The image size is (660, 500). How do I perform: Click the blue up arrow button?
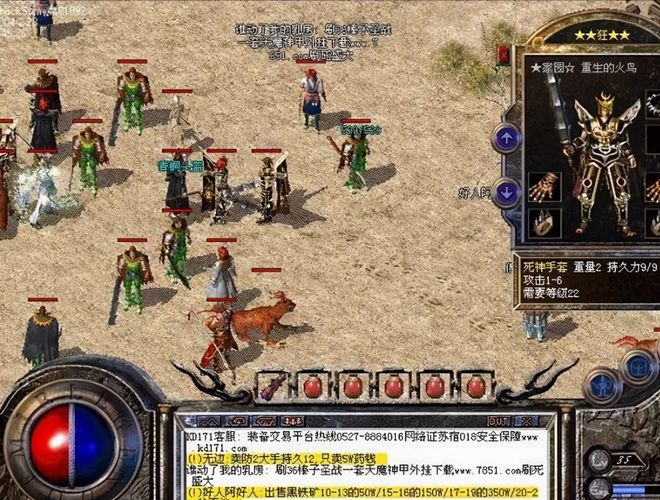(506, 137)
